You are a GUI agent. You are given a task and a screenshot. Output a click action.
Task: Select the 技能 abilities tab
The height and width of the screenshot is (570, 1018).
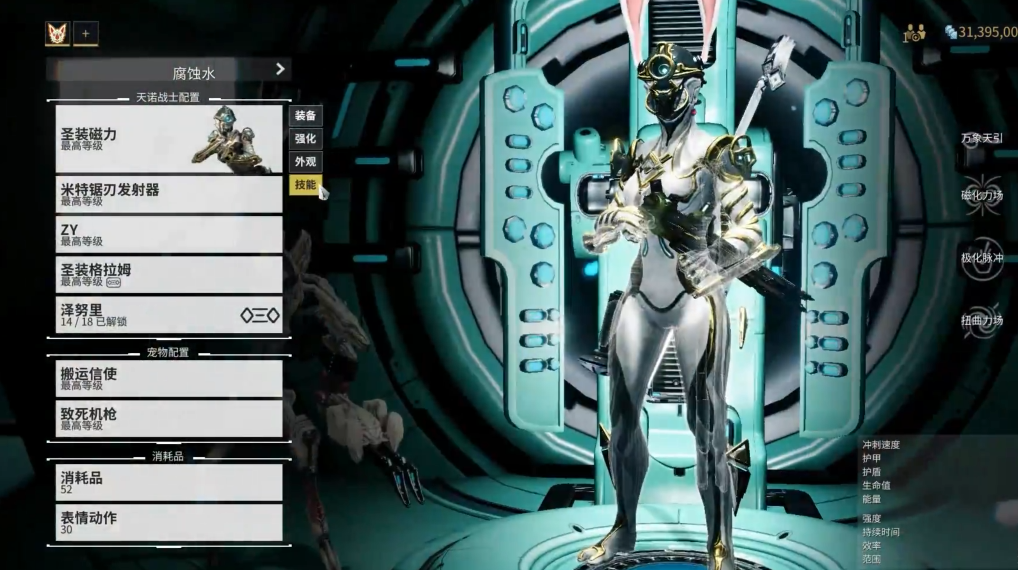coord(305,185)
